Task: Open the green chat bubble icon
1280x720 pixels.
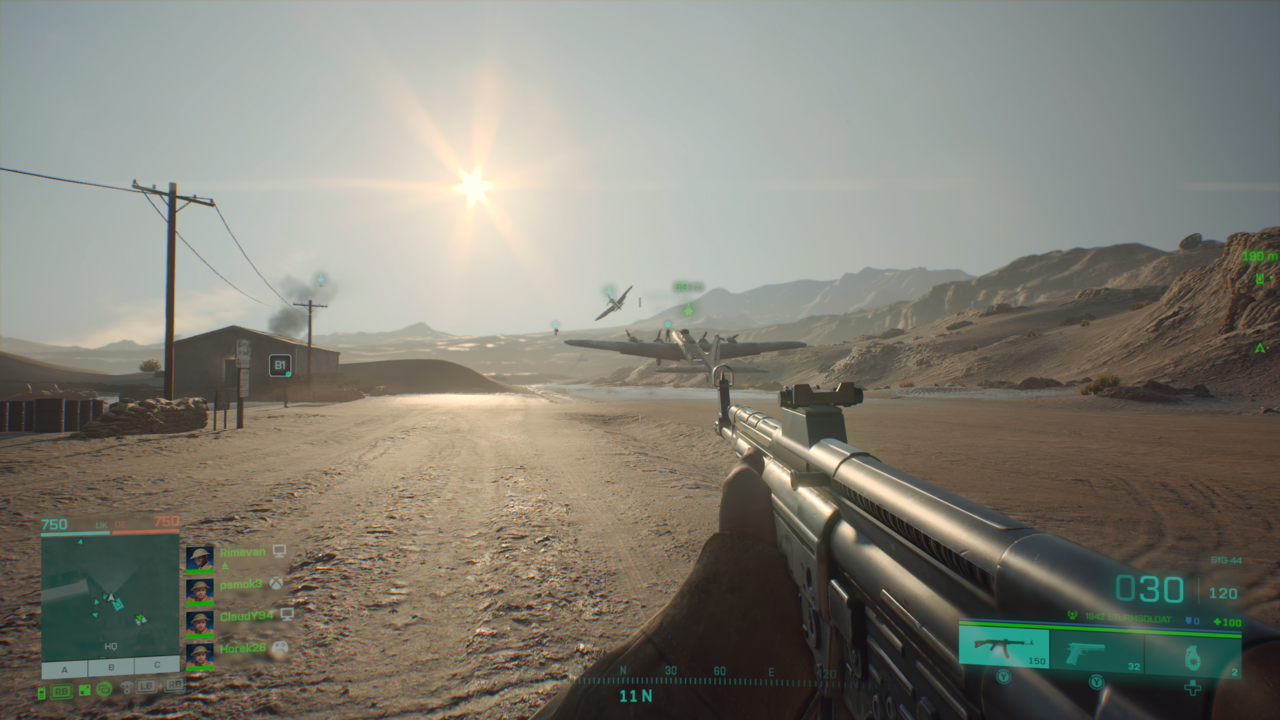Action: (x=104, y=689)
